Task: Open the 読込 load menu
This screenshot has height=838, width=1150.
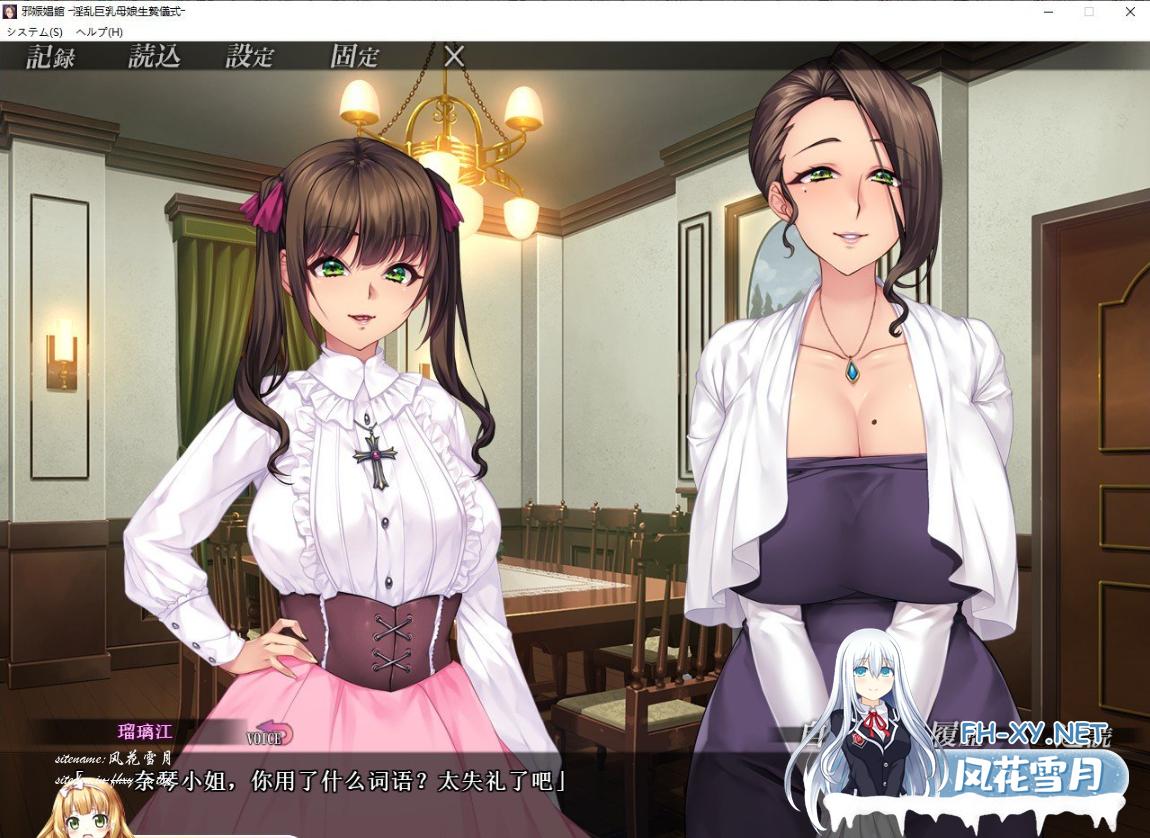Action: point(154,56)
